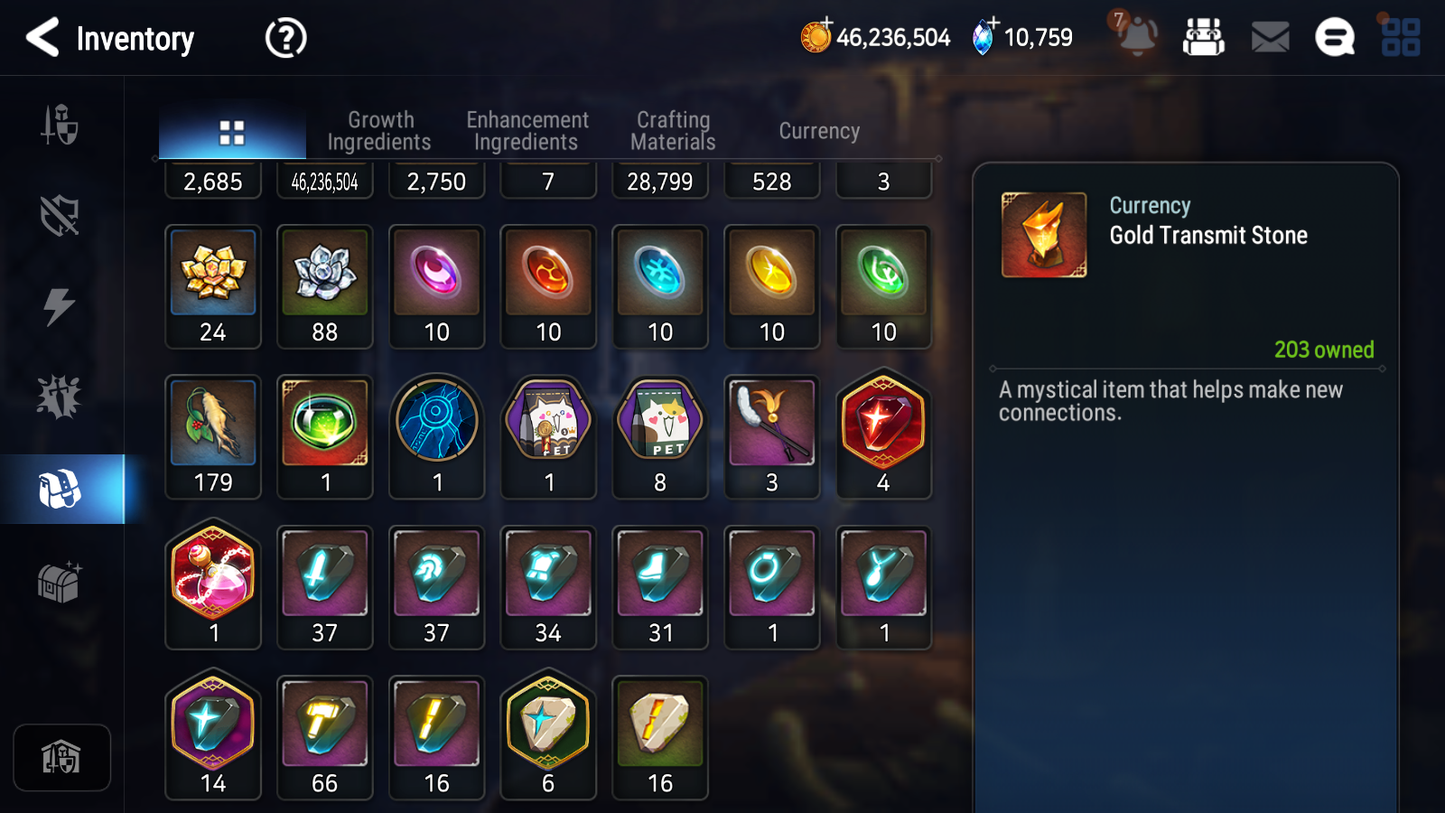1445x813 pixels.
Task: Check the mail envelope icon
Action: [x=1270, y=38]
